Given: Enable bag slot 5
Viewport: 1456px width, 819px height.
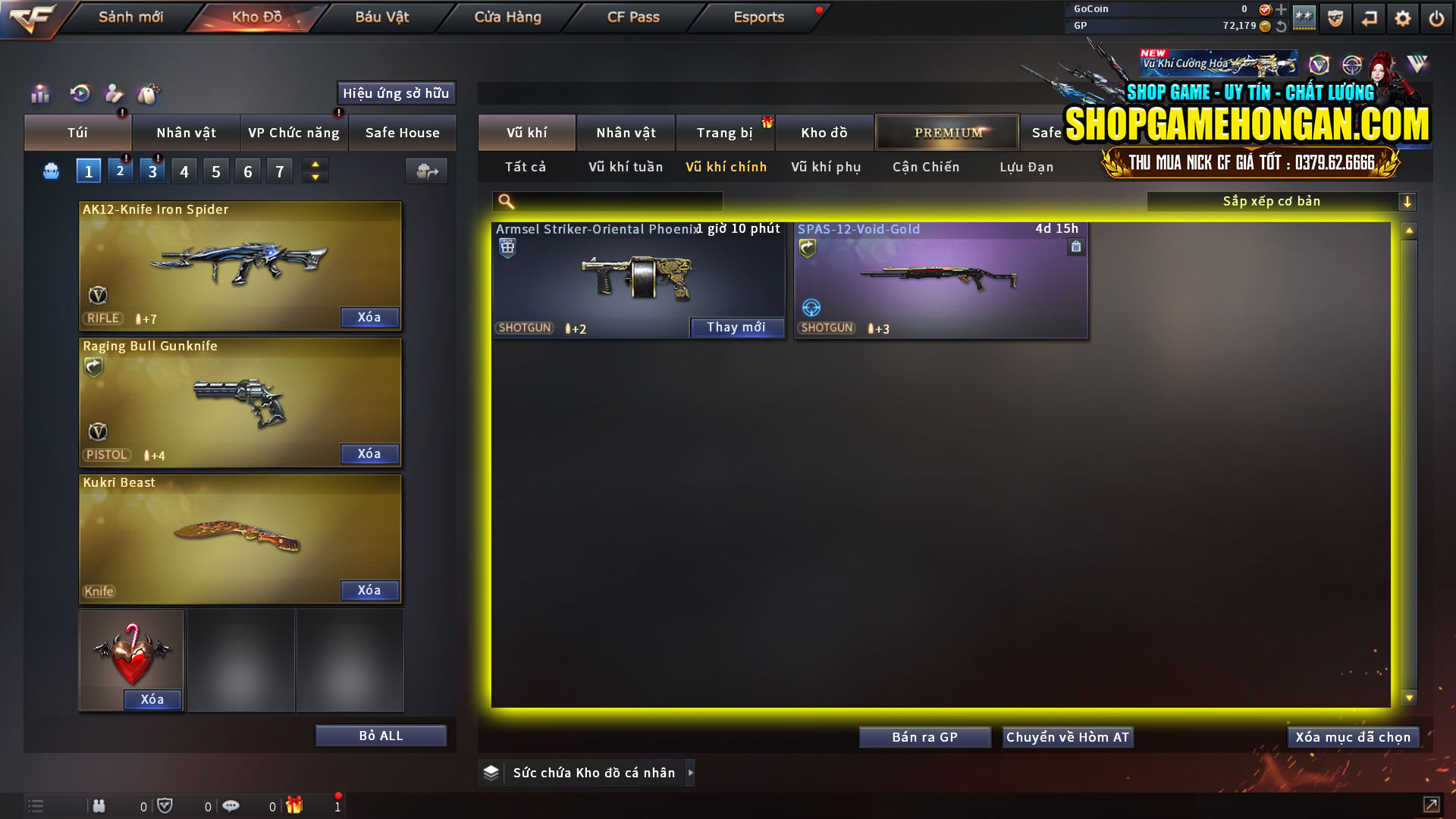Looking at the screenshot, I should coord(215,171).
